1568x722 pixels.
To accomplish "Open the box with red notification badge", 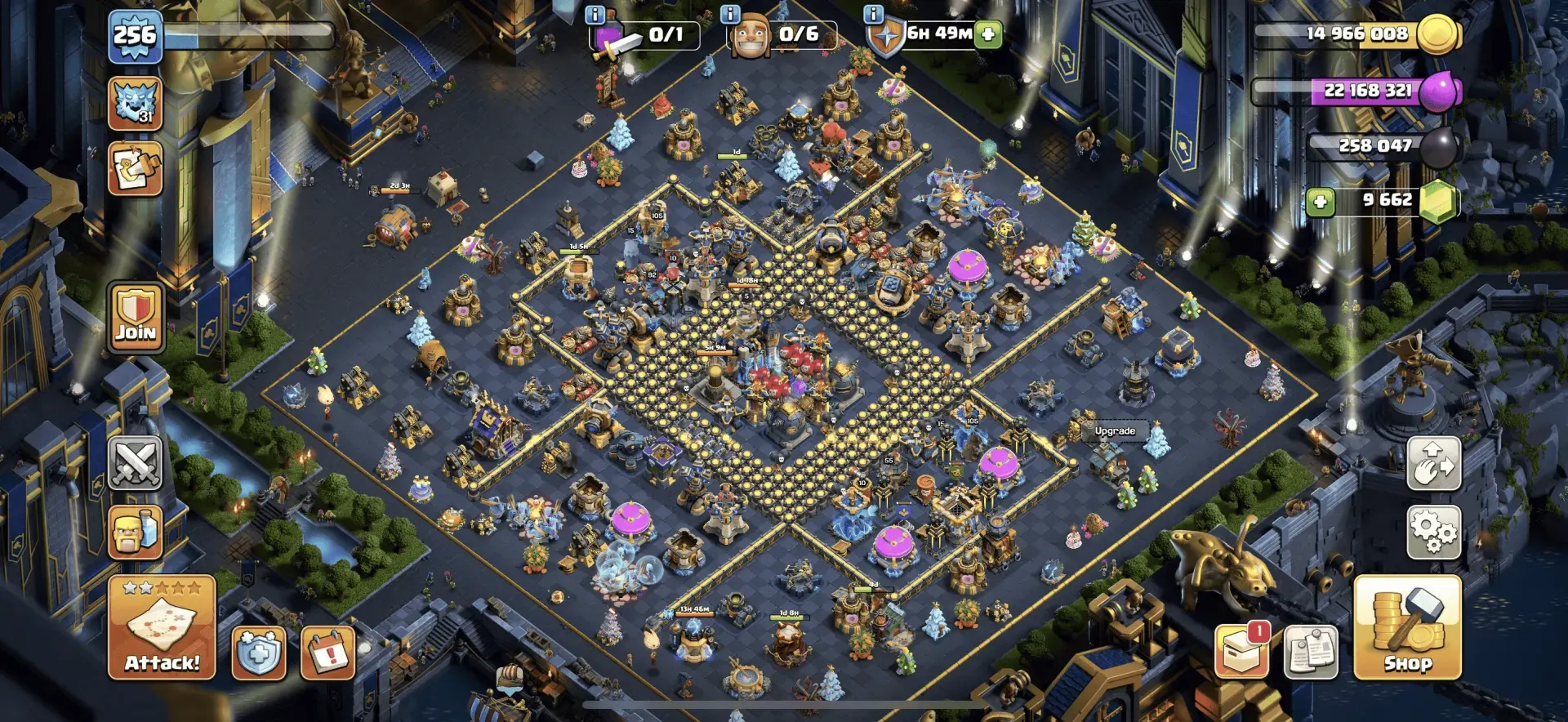I will click(x=1241, y=652).
